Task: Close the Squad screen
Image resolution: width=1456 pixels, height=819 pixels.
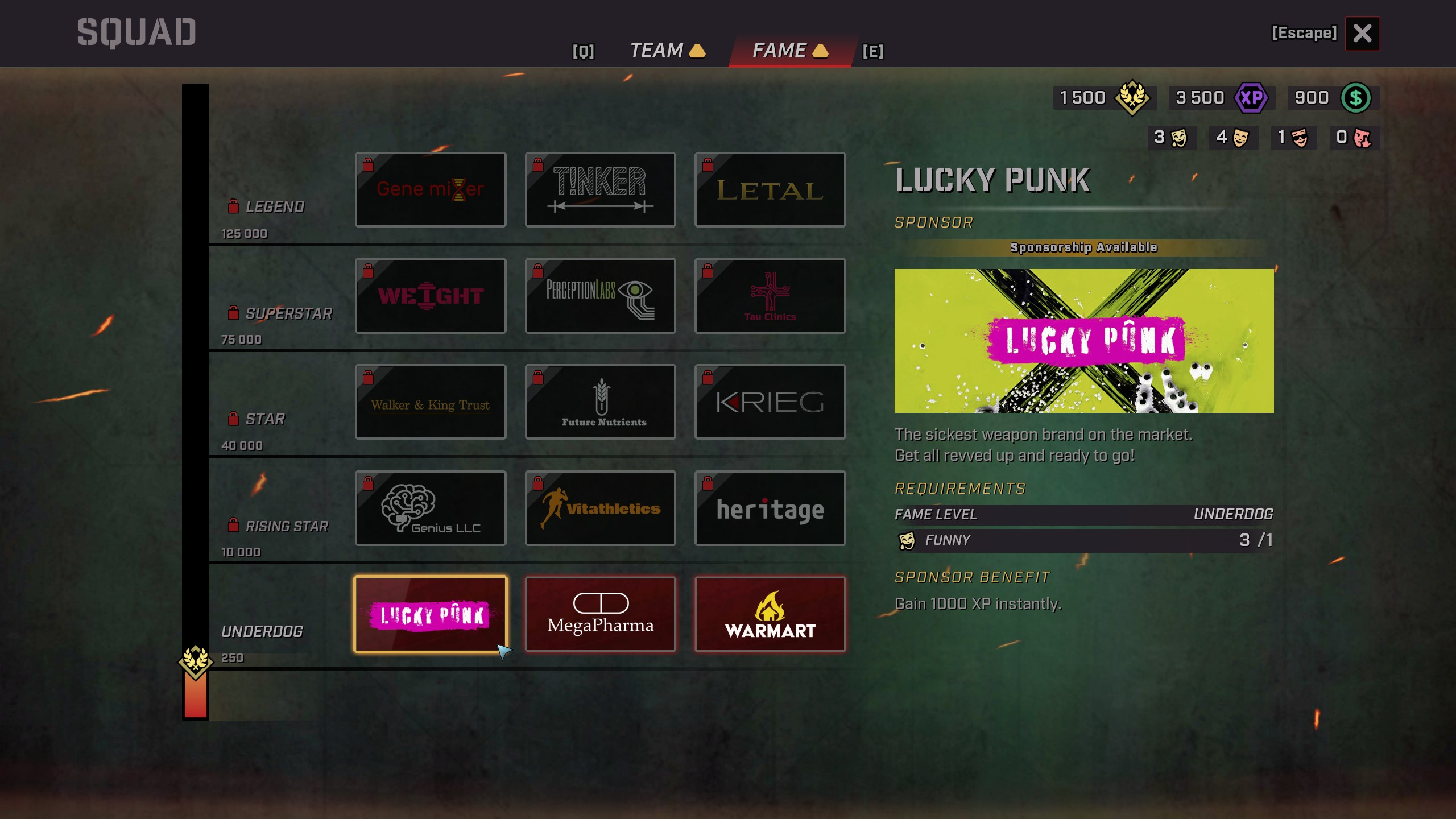Action: tap(1362, 34)
